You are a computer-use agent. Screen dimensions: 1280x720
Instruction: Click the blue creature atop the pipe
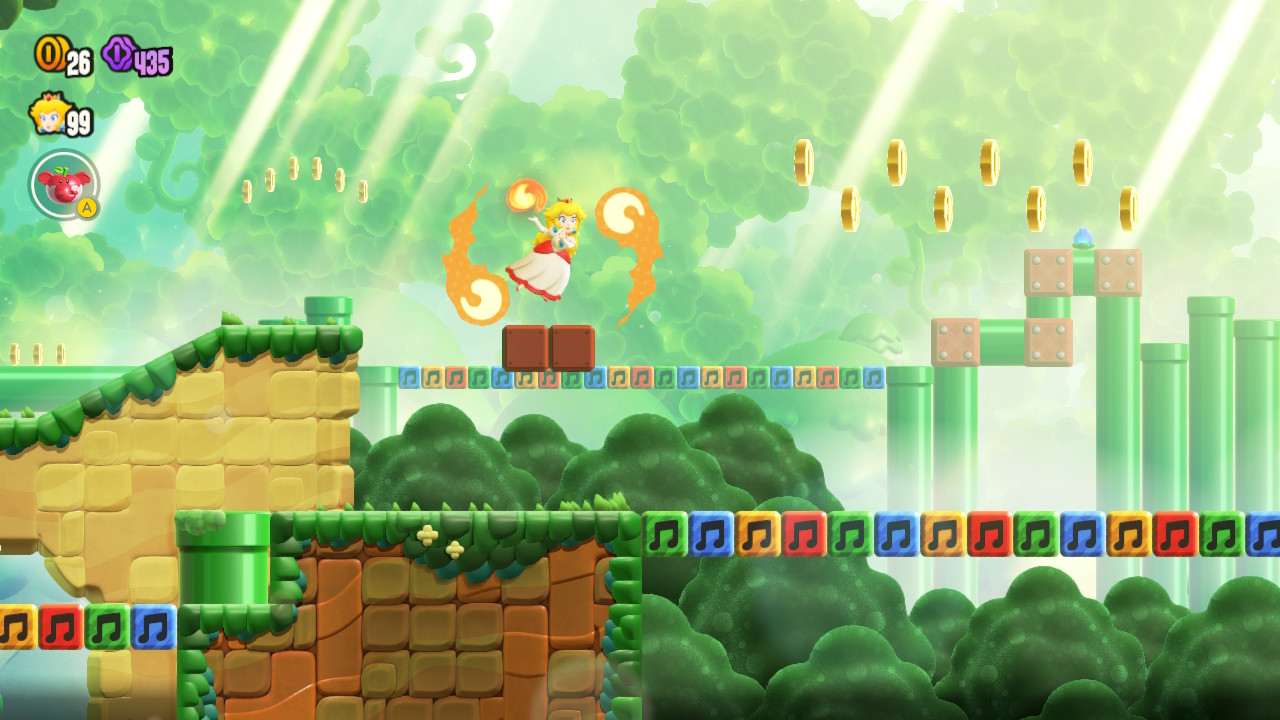[x=1083, y=235]
